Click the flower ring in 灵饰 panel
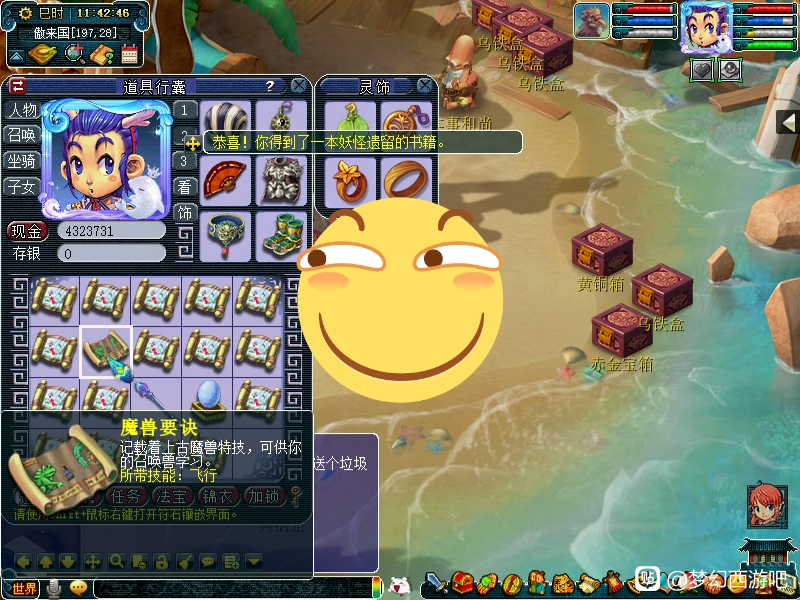The image size is (800, 600). 350,180
